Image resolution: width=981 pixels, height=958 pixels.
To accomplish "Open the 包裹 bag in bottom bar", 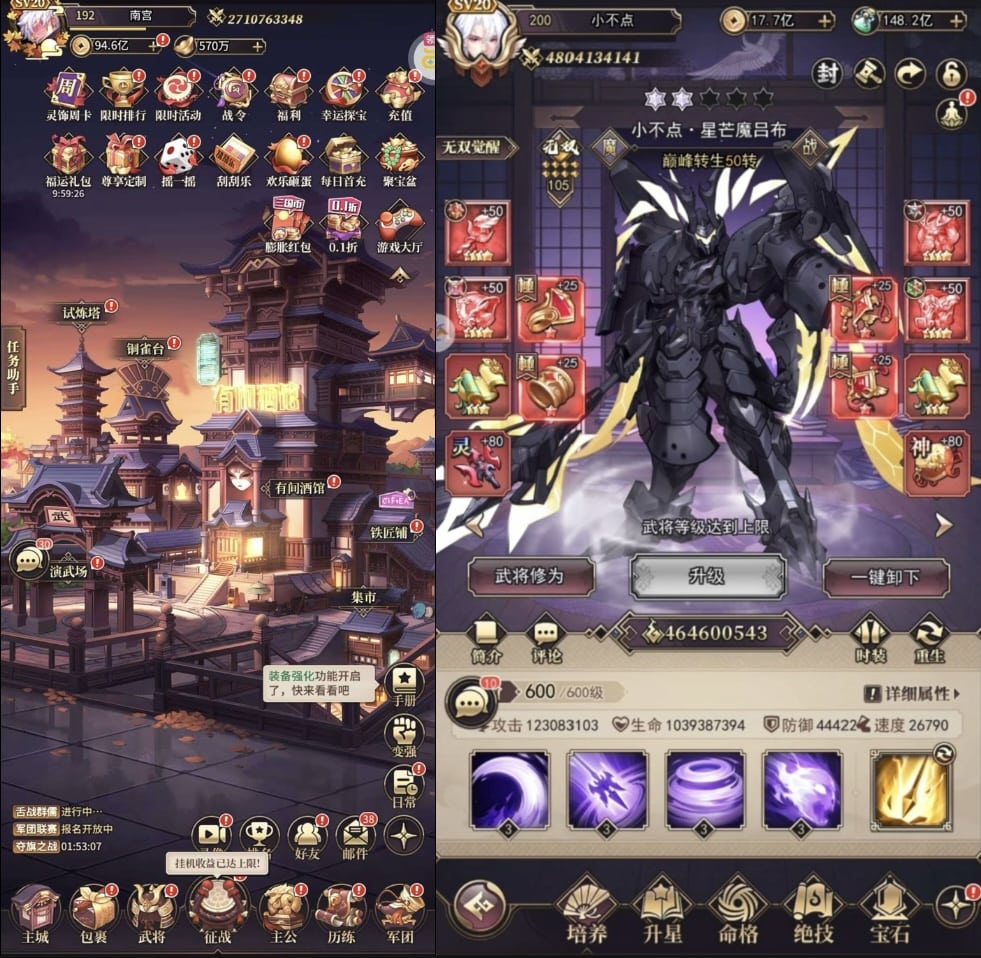I will tap(95, 910).
